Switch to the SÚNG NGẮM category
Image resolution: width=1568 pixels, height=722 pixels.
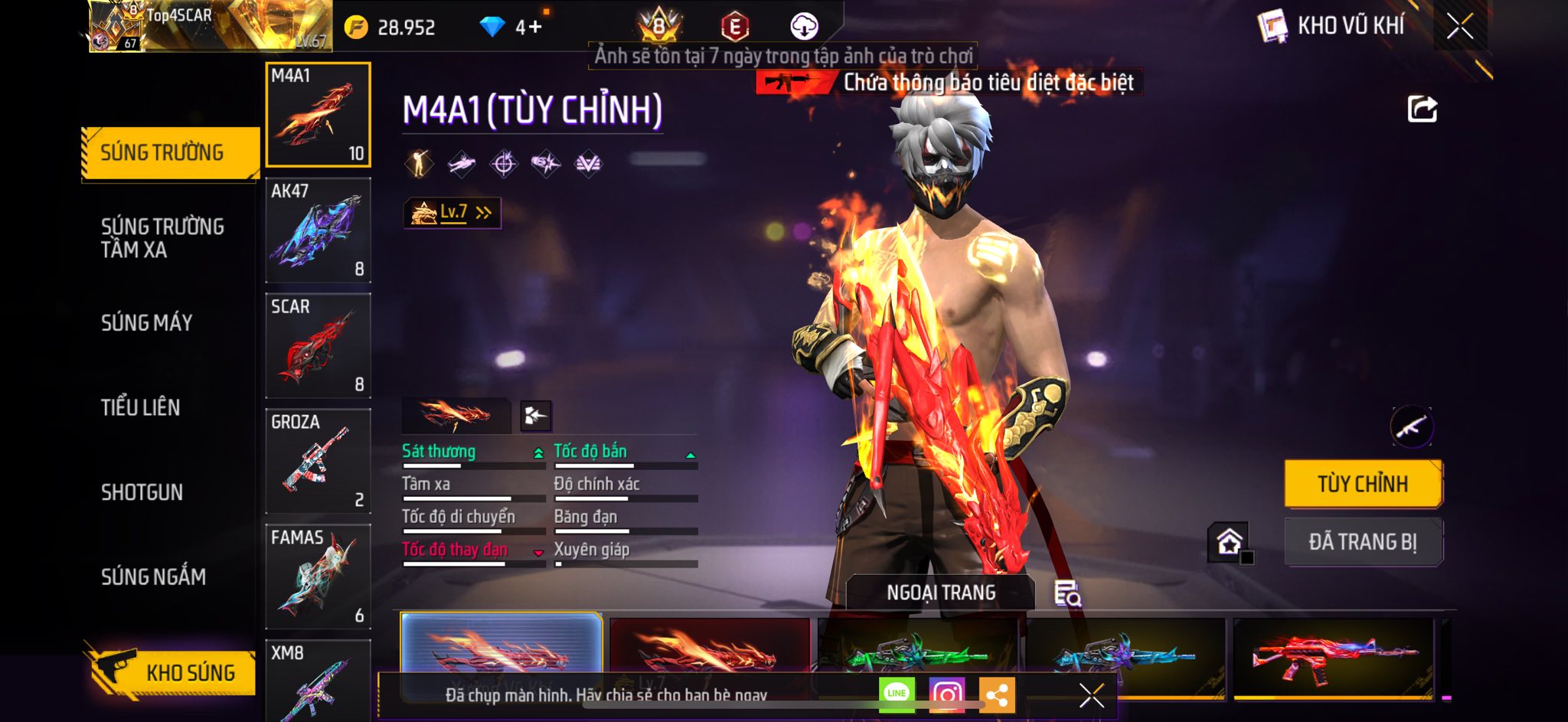(153, 577)
